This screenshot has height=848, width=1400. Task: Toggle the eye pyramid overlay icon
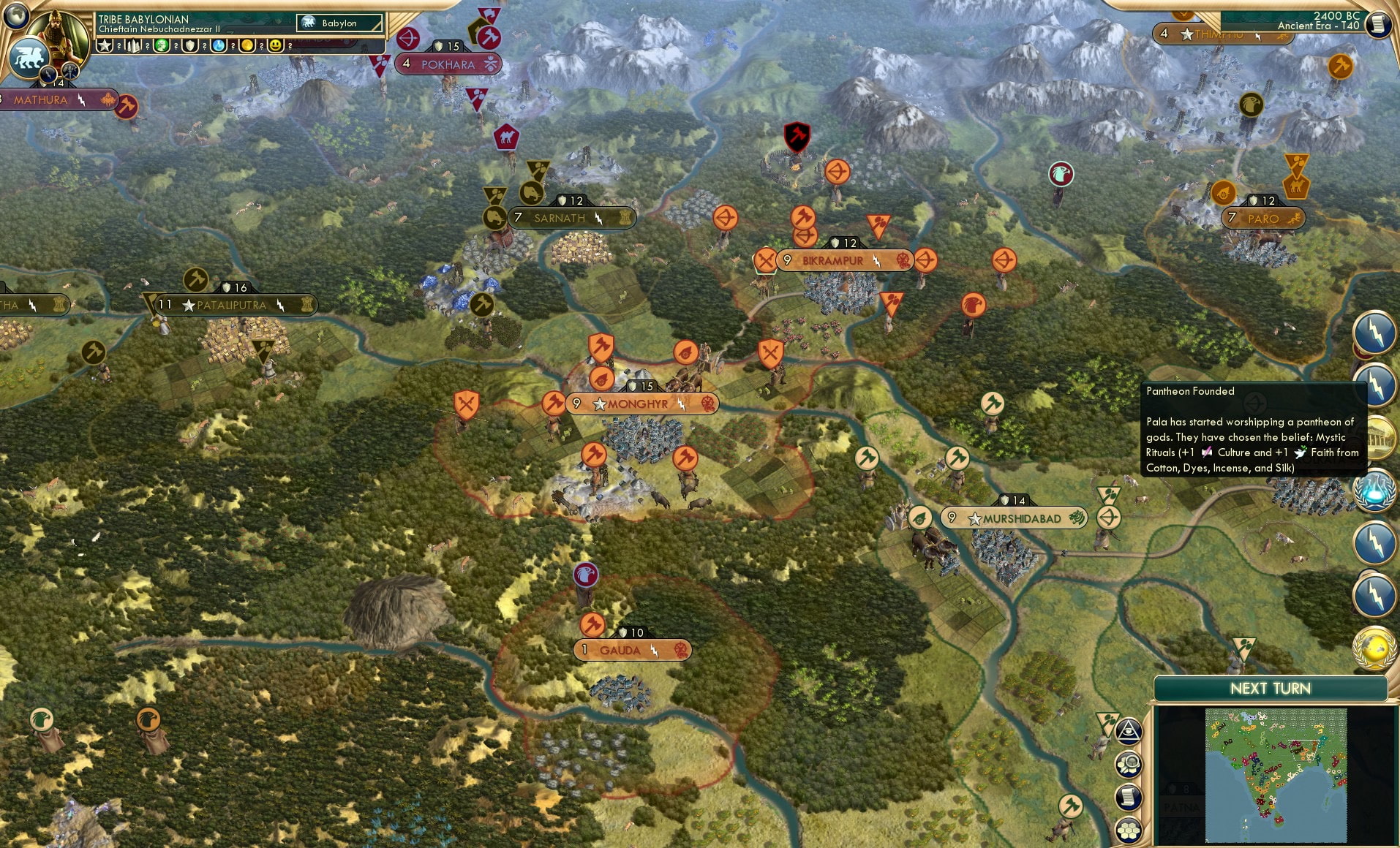(1129, 730)
